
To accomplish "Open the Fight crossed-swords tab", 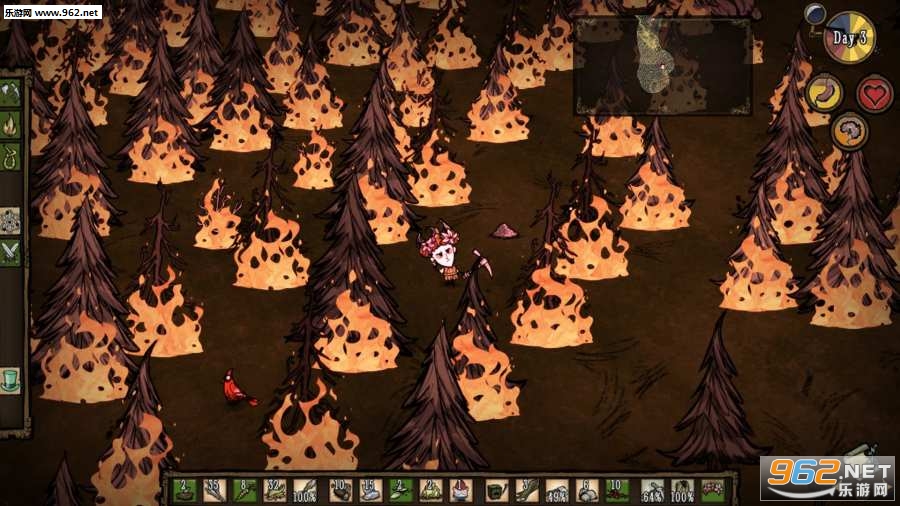I will point(11,251).
